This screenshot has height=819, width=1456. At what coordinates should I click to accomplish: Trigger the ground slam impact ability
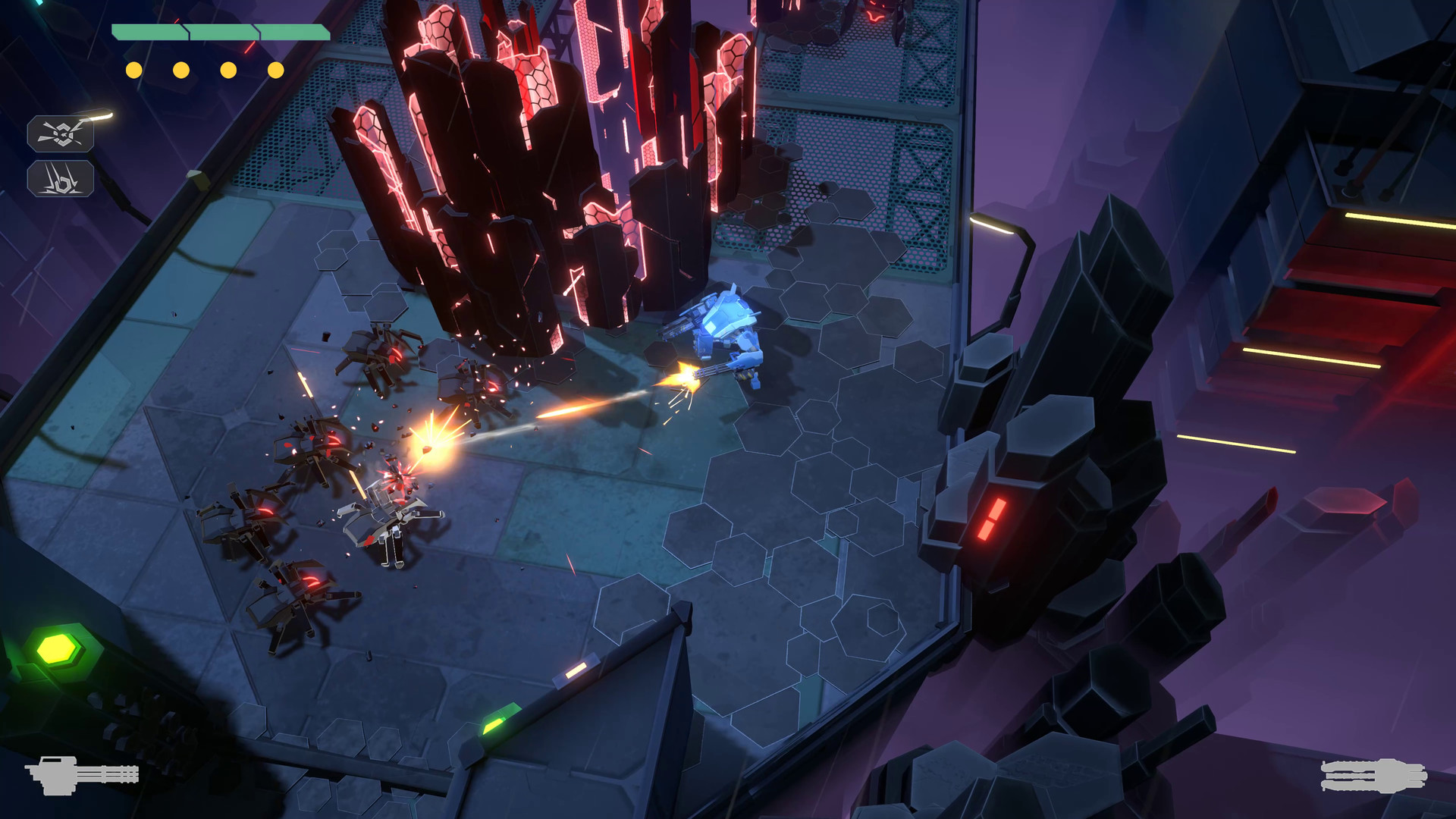(x=61, y=179)
